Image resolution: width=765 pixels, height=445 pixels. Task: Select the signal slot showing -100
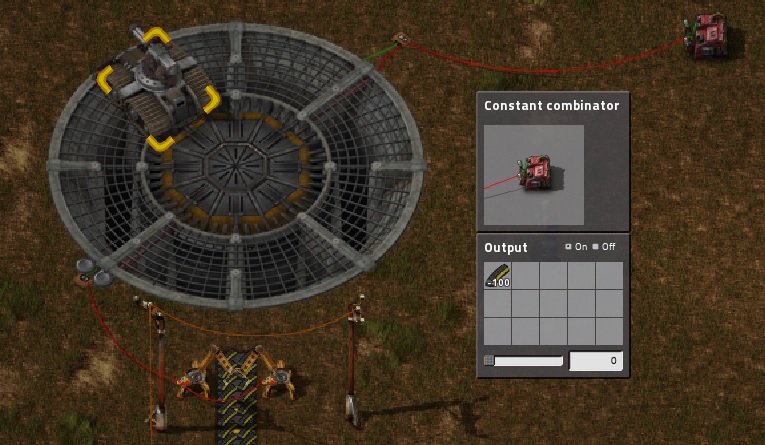coord(497,276)
